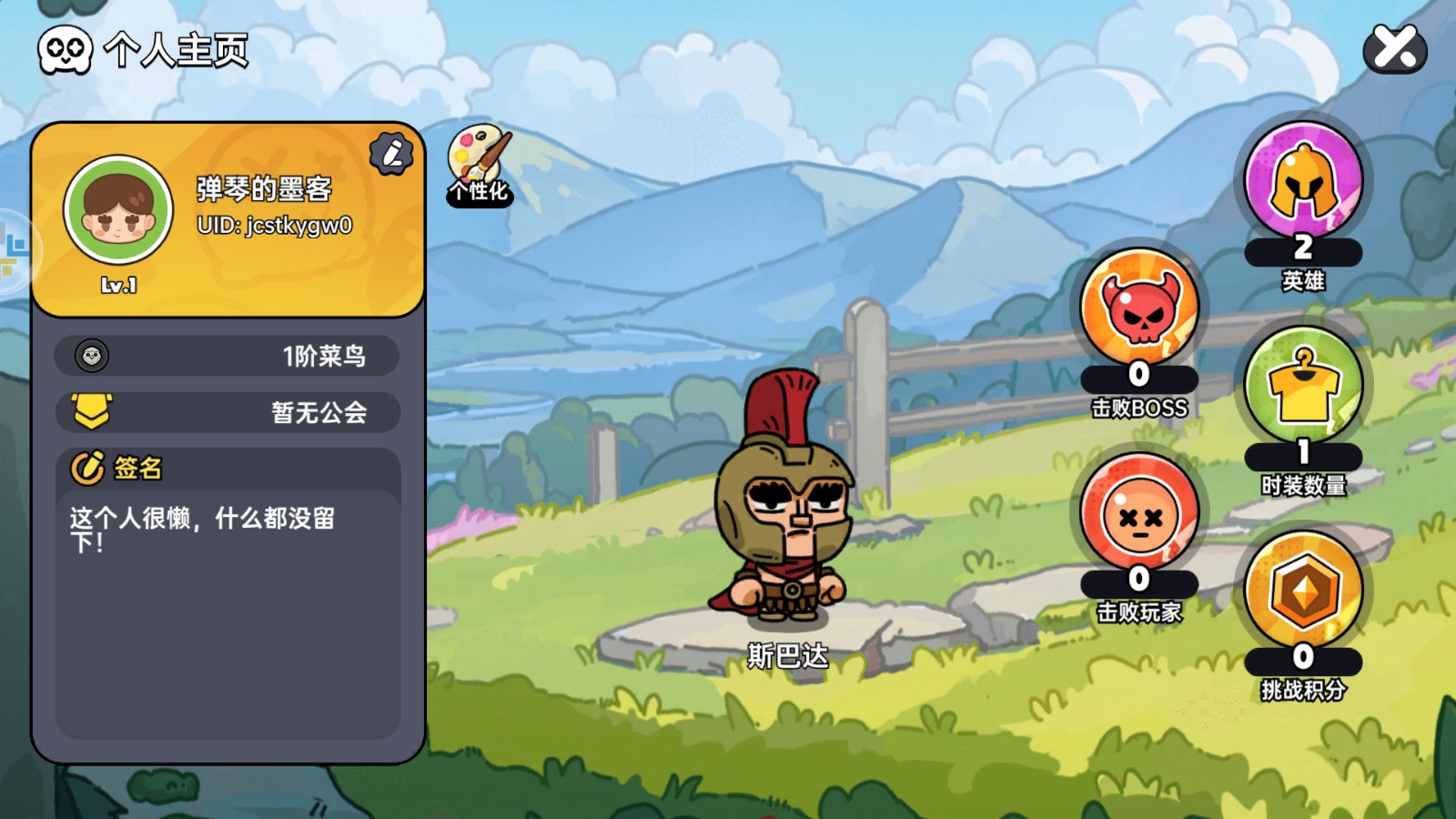1456x819 pixels.
Task: Close the personal homepage screen
Action: point(1395,48)
